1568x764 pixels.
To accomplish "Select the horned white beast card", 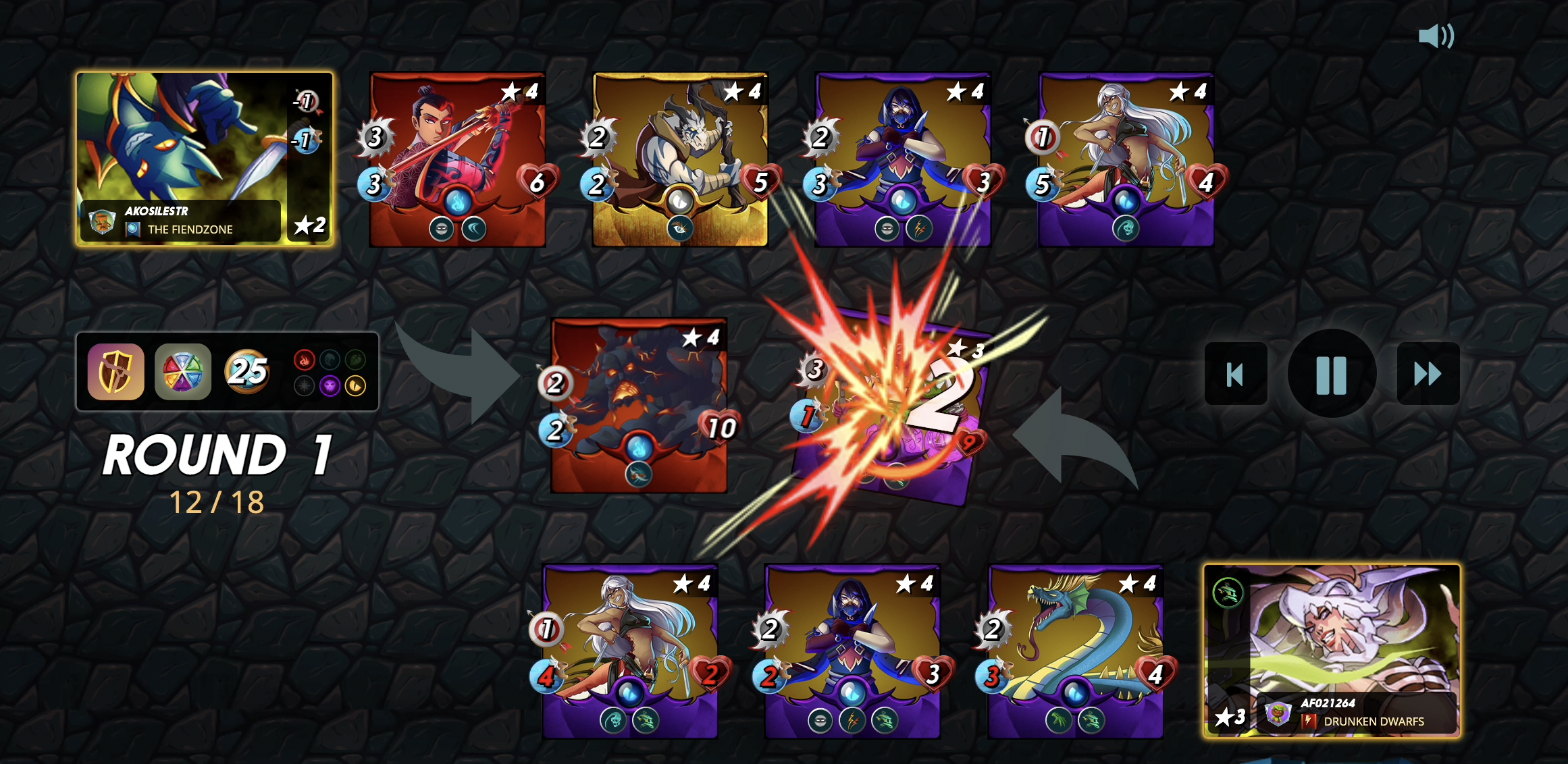I will [x=680, y=159].
